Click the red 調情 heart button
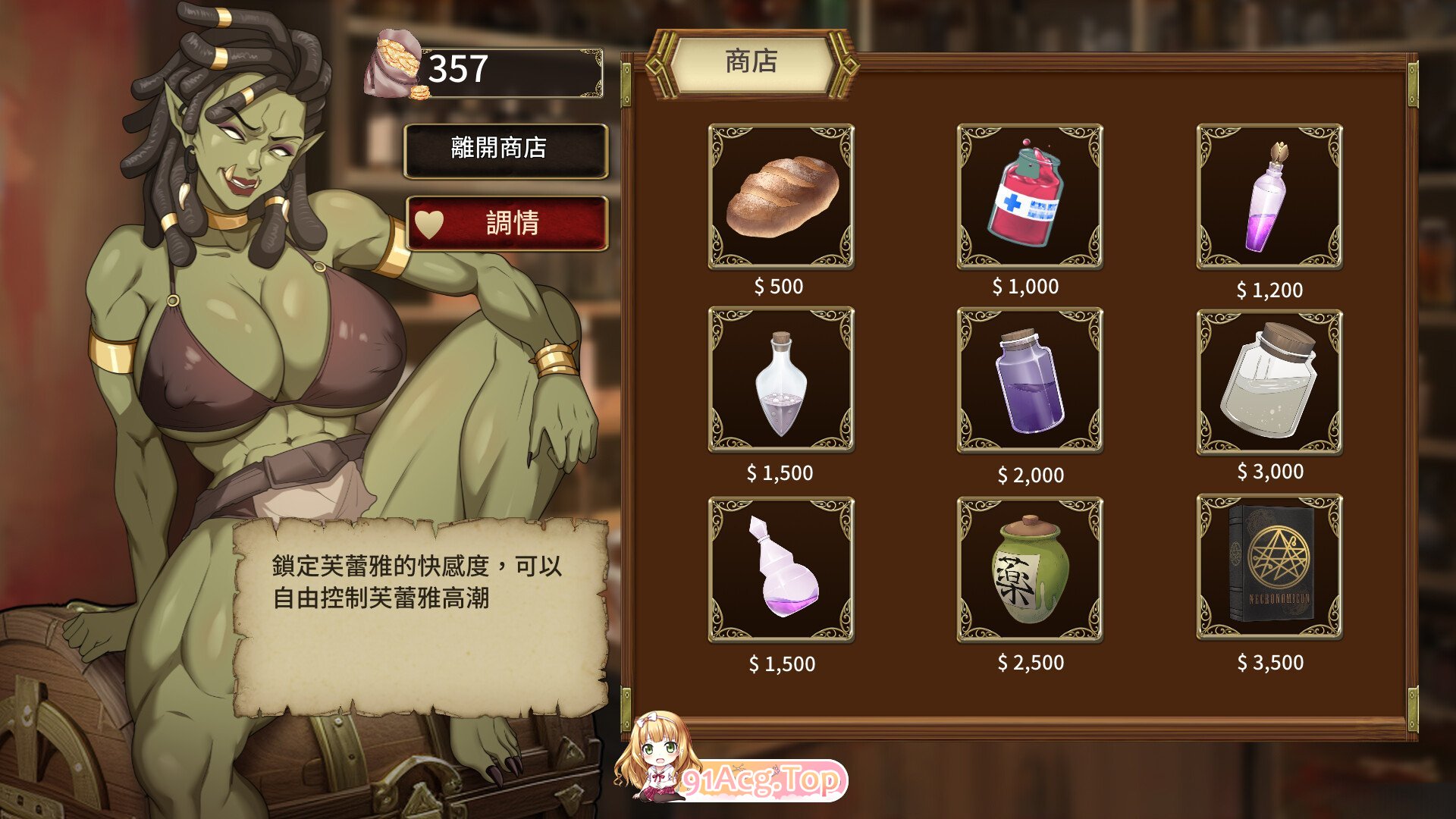This screenshot has height=819, width=1456. [507, 223]
